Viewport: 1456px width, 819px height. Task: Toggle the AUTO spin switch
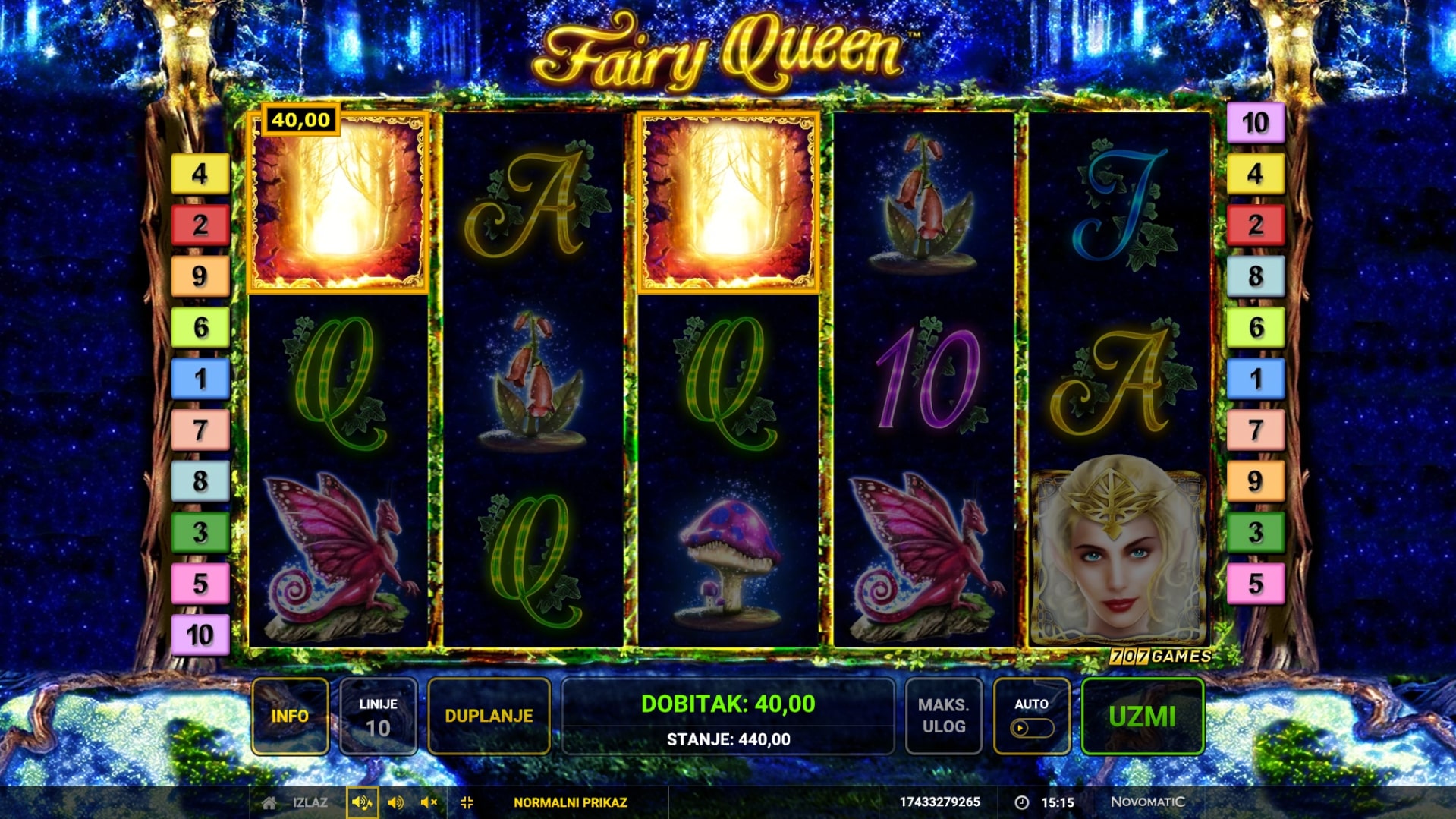1031,728
